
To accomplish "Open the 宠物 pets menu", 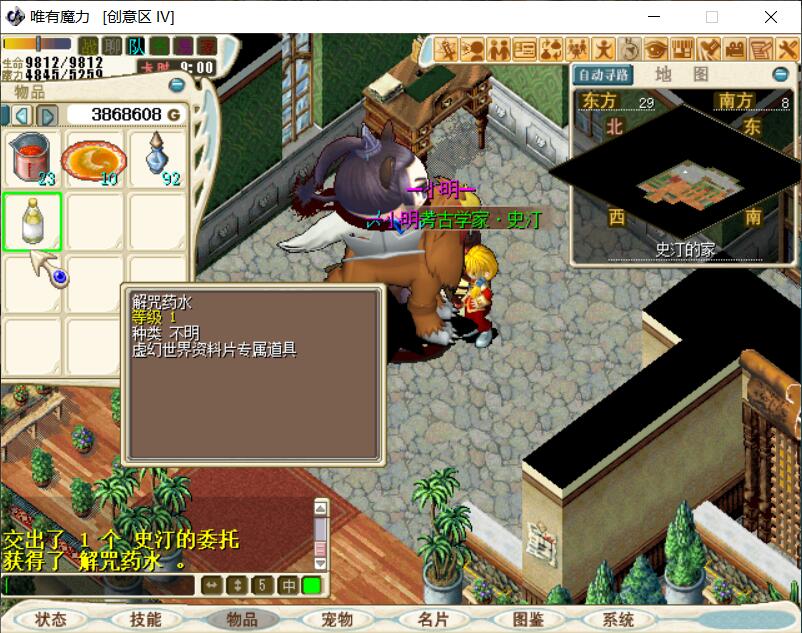I will (x=338, y=619).
